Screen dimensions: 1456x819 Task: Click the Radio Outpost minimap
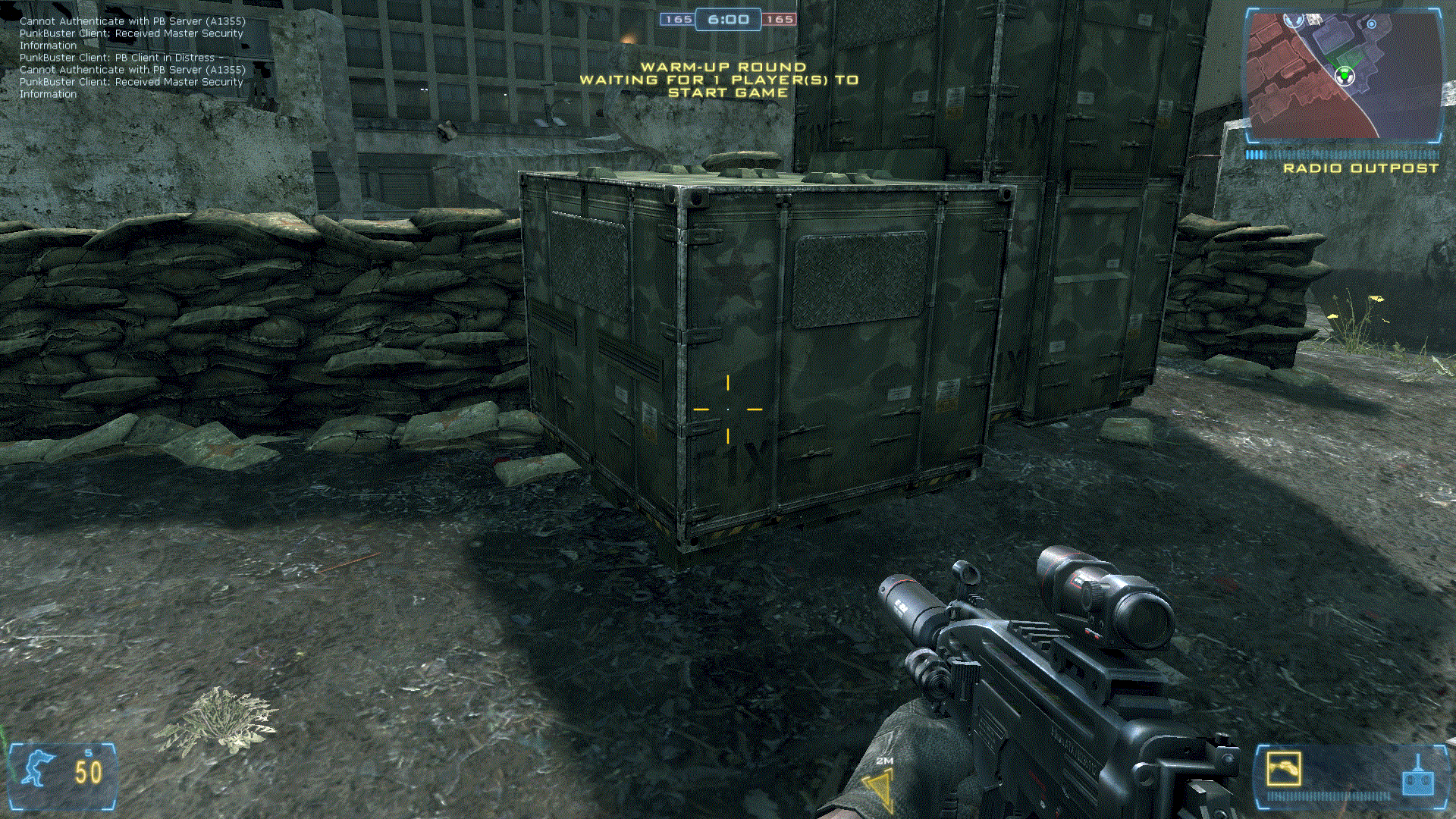pos(1343,76)
